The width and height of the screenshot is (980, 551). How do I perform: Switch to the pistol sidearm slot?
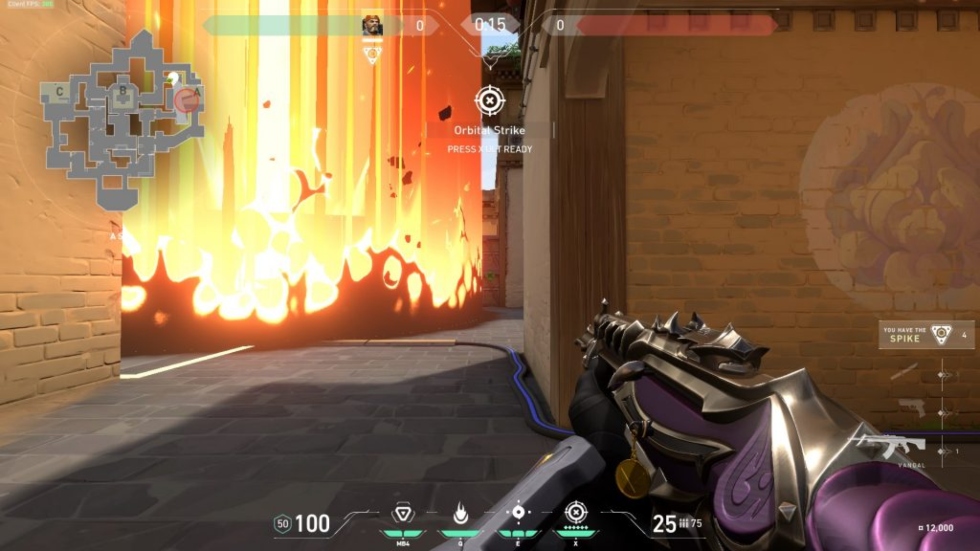911,407
